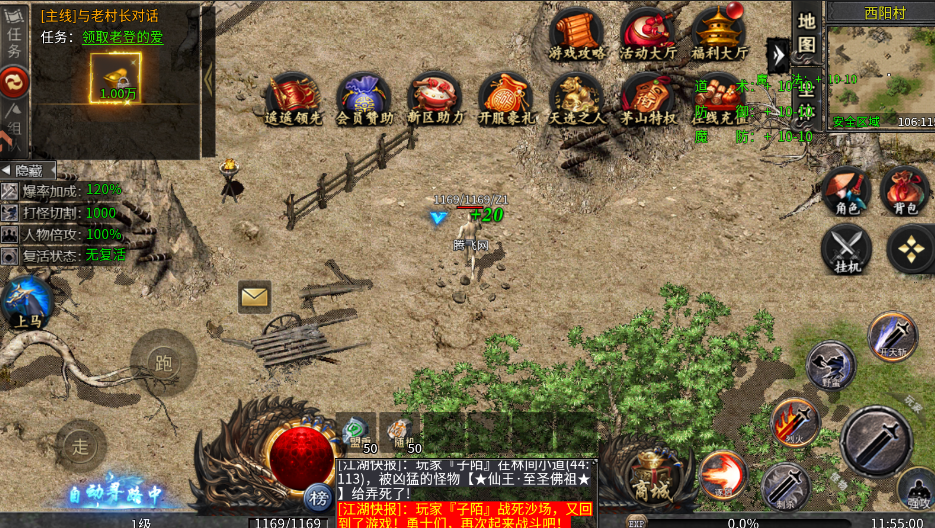The width and height of the screenshot is (935, 528).
Task: Open the 角色 character panel
Action: click(846, 191)
